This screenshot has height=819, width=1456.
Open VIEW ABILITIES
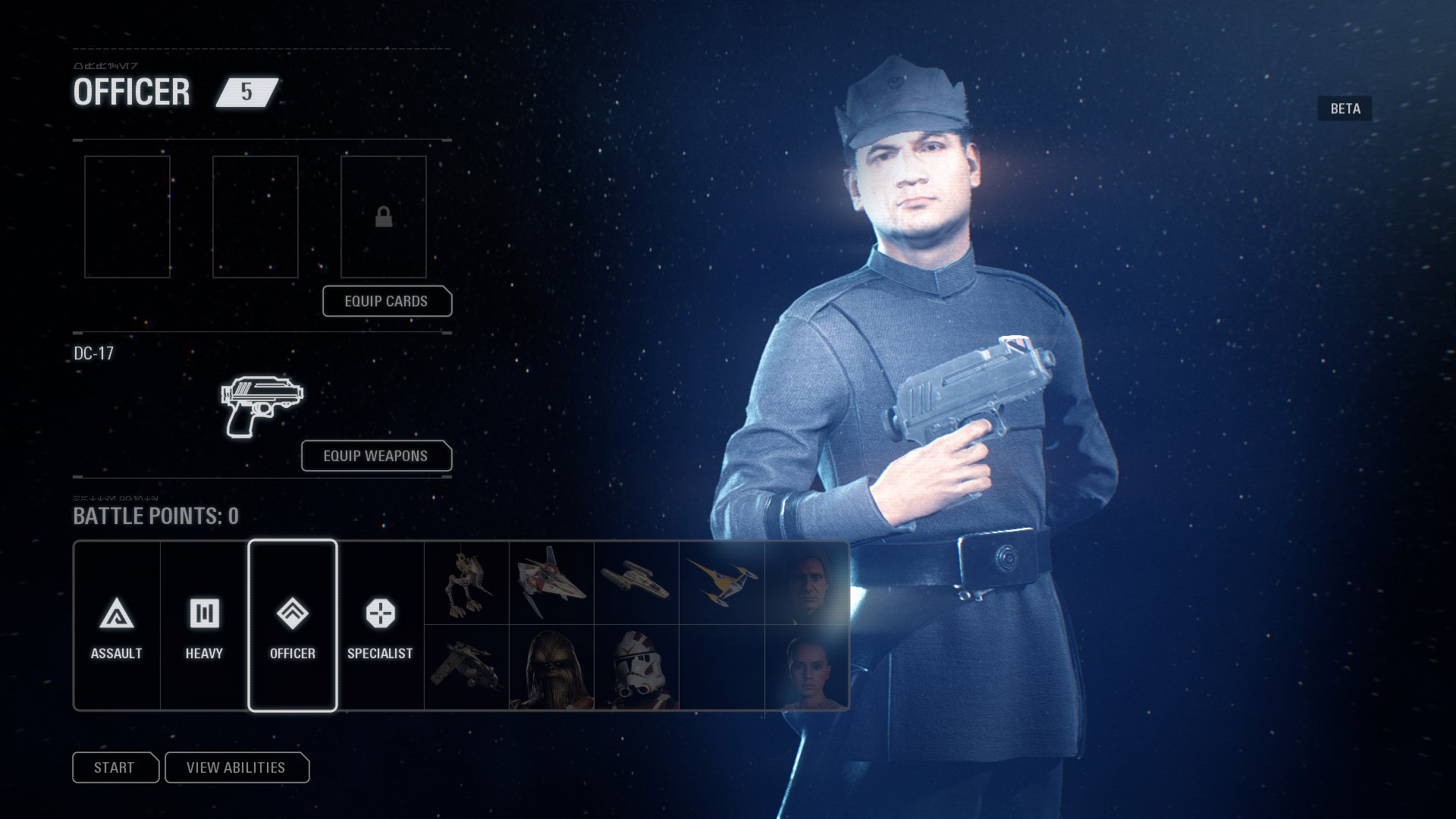pos(237,767)
